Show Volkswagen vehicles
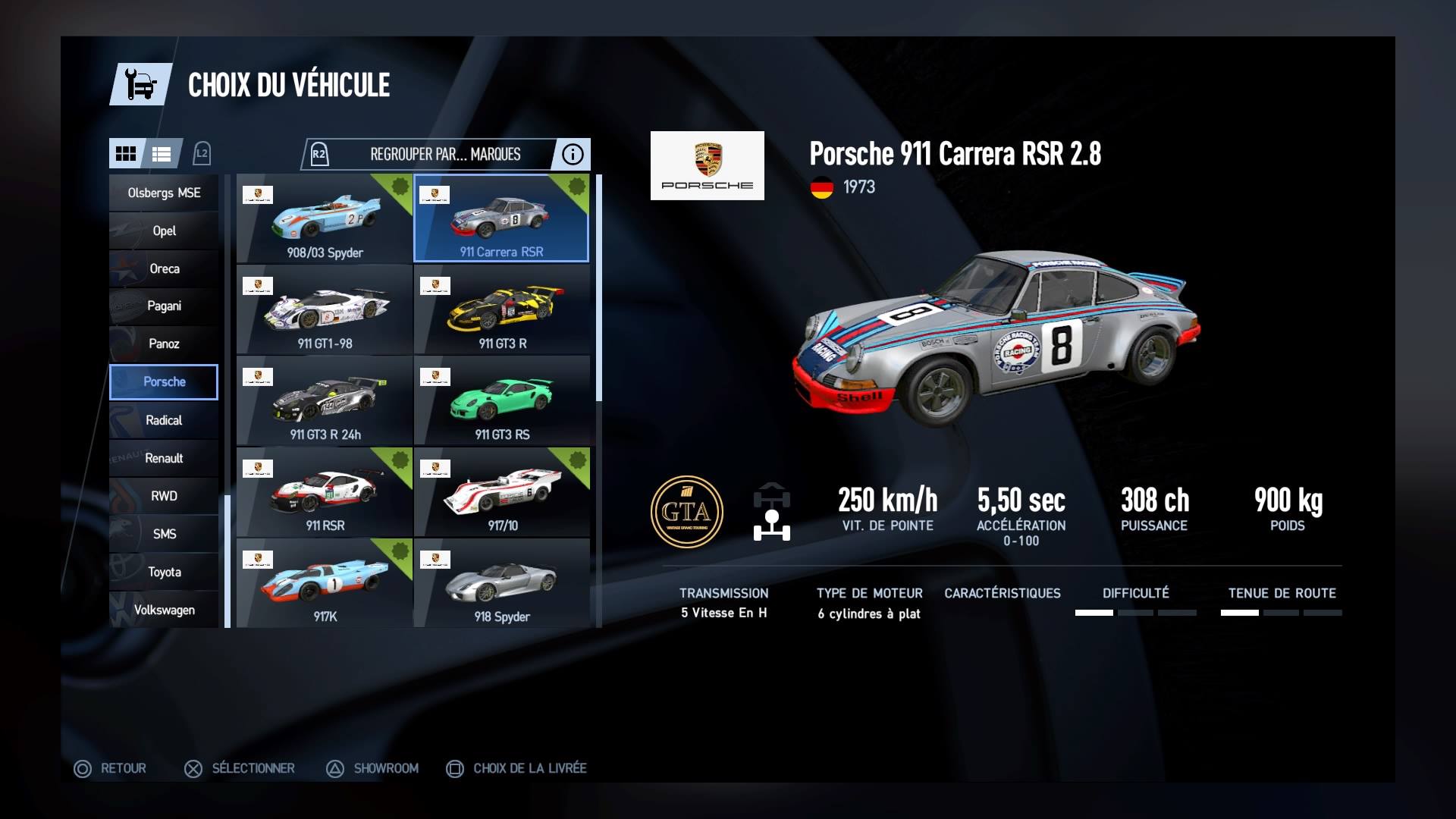Image resolution: width=1456 pixels, height=819 pixels. point(164,610)
